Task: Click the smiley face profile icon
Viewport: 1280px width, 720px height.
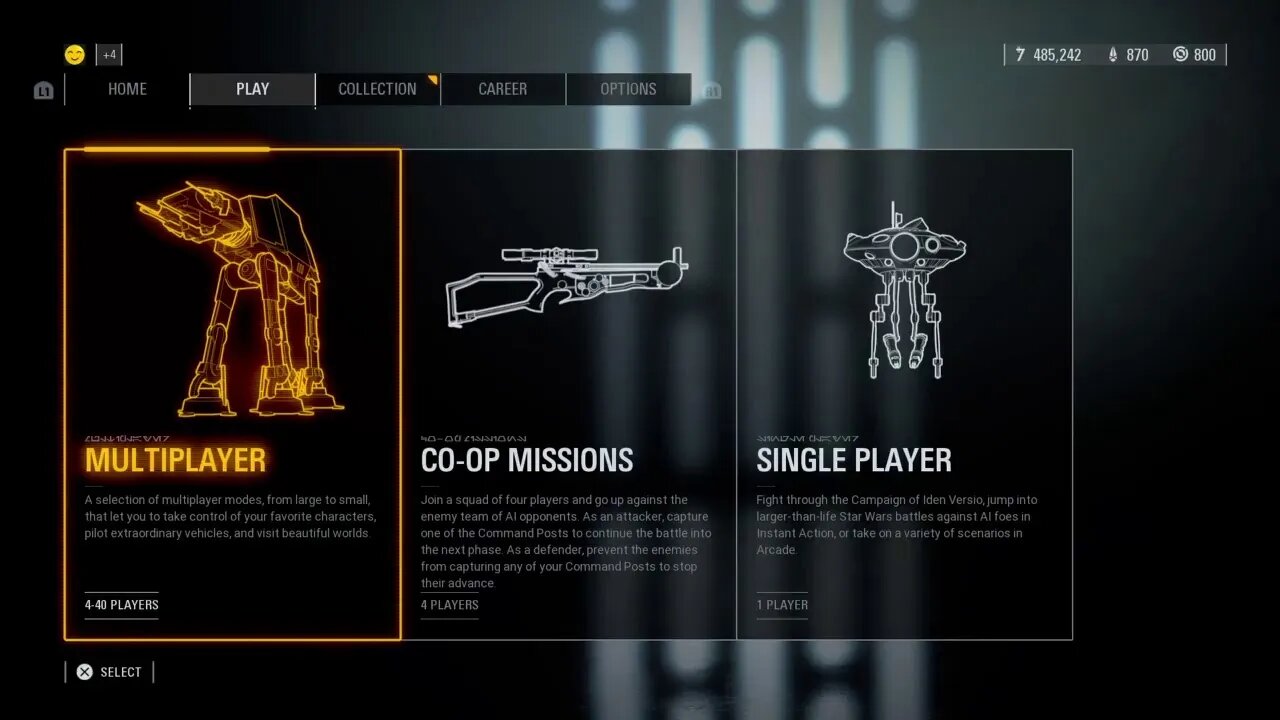Action: pos(75,54)
